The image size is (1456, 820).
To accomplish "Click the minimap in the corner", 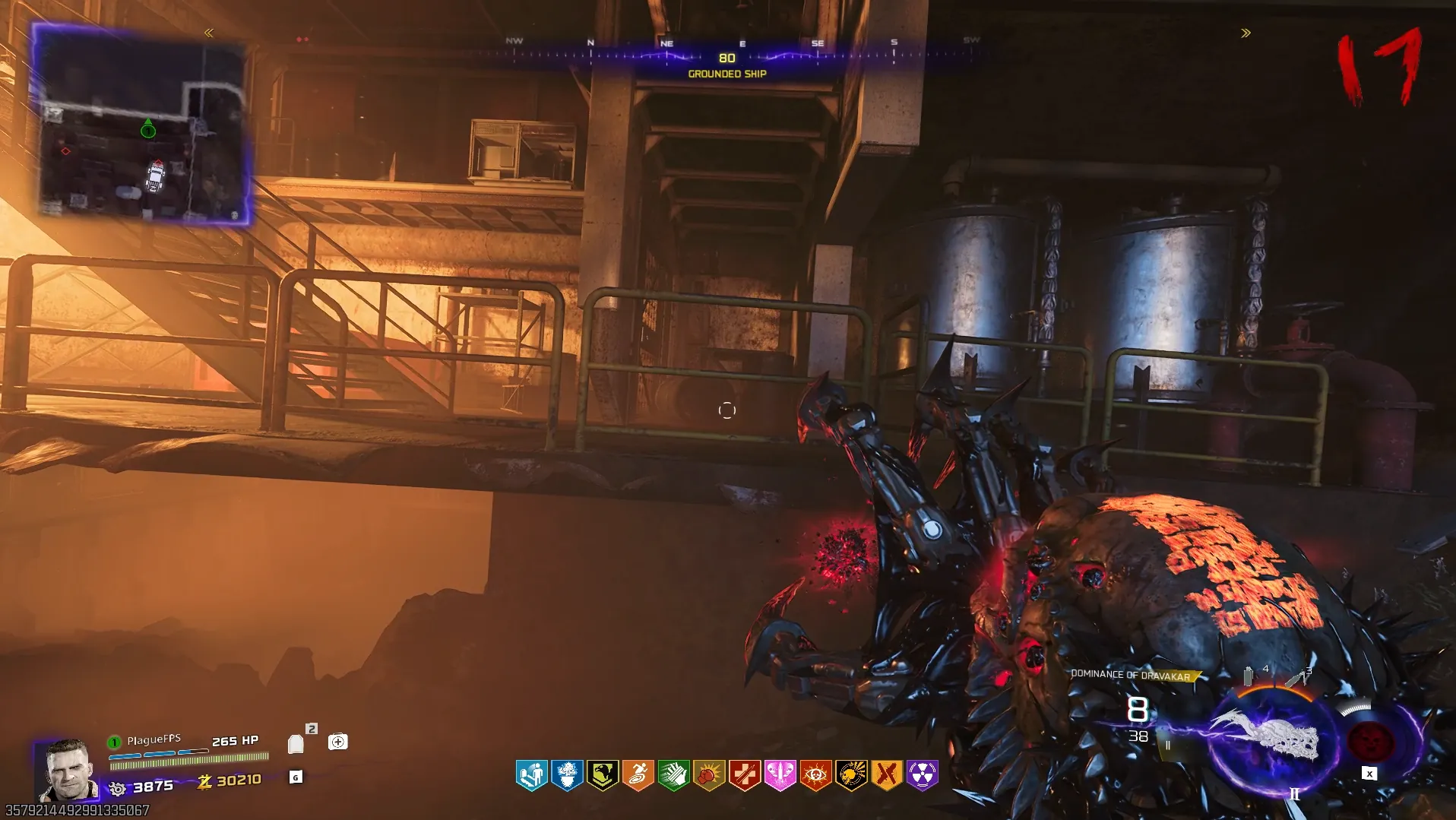I will point(143,125).
